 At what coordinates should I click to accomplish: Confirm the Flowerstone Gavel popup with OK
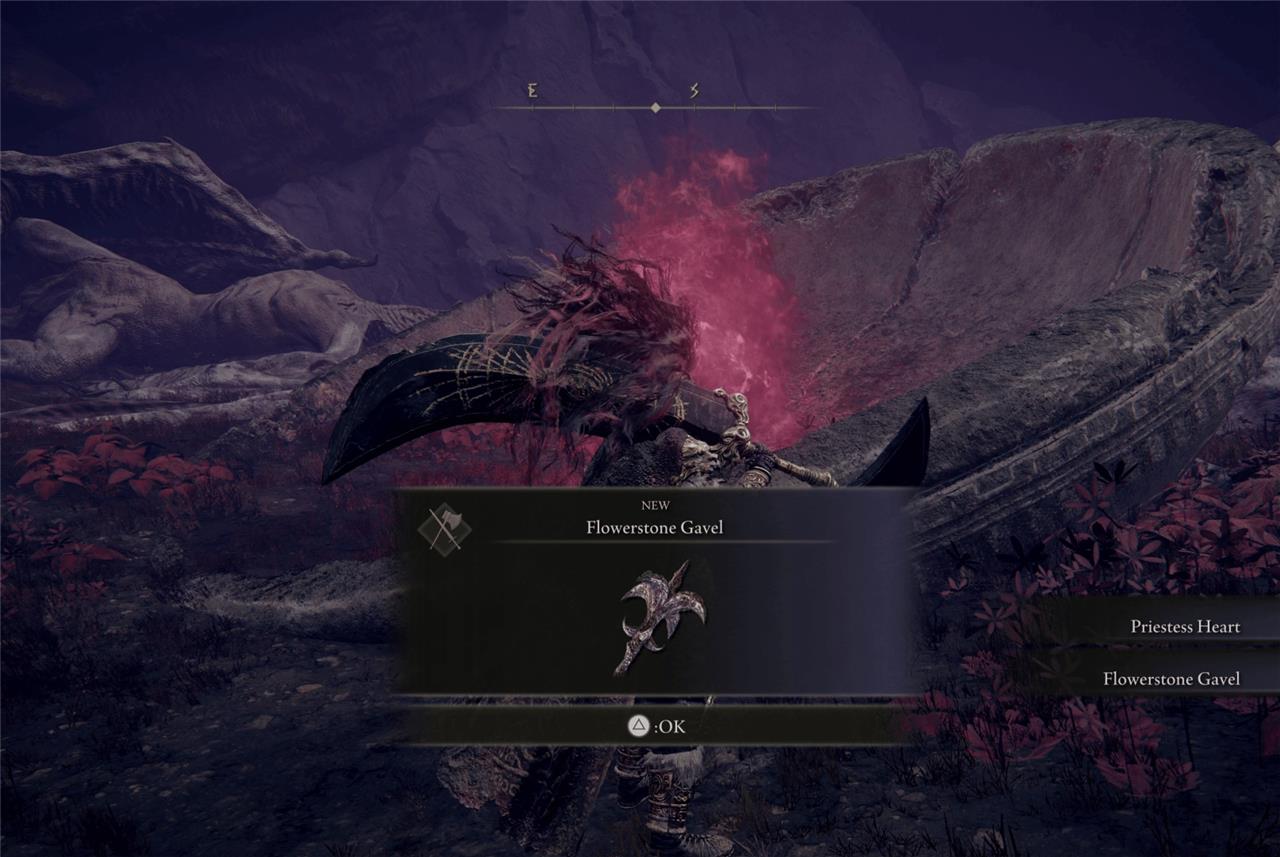pyautogui.click(x=656, y=727)
